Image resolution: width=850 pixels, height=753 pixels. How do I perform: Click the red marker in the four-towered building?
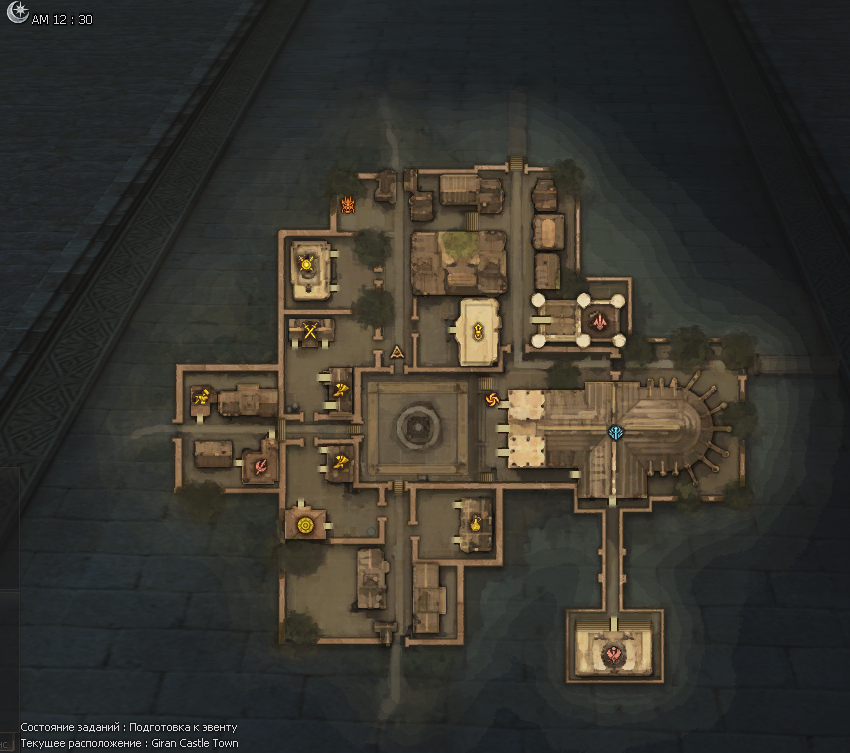pyautogui.click(x=597, y=321)
